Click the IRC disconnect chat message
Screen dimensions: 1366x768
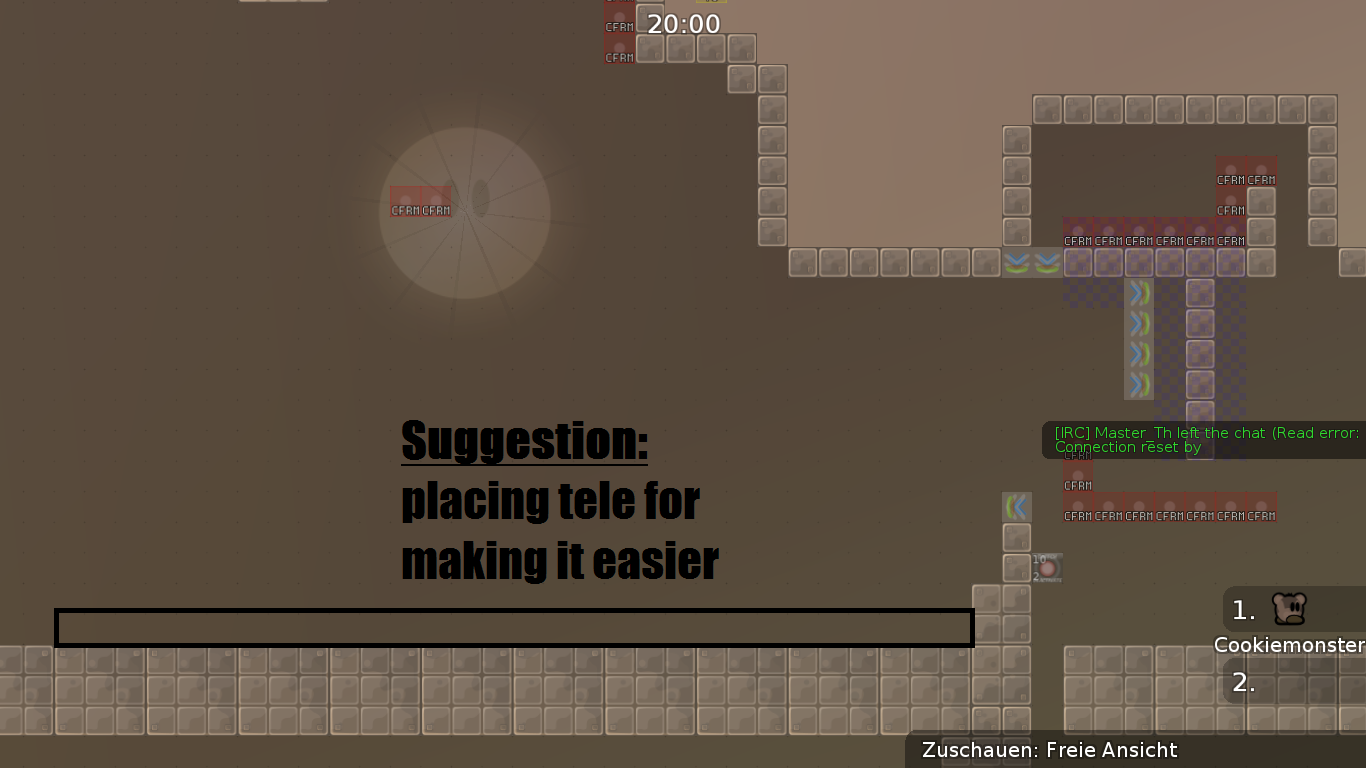point(1200,440)
